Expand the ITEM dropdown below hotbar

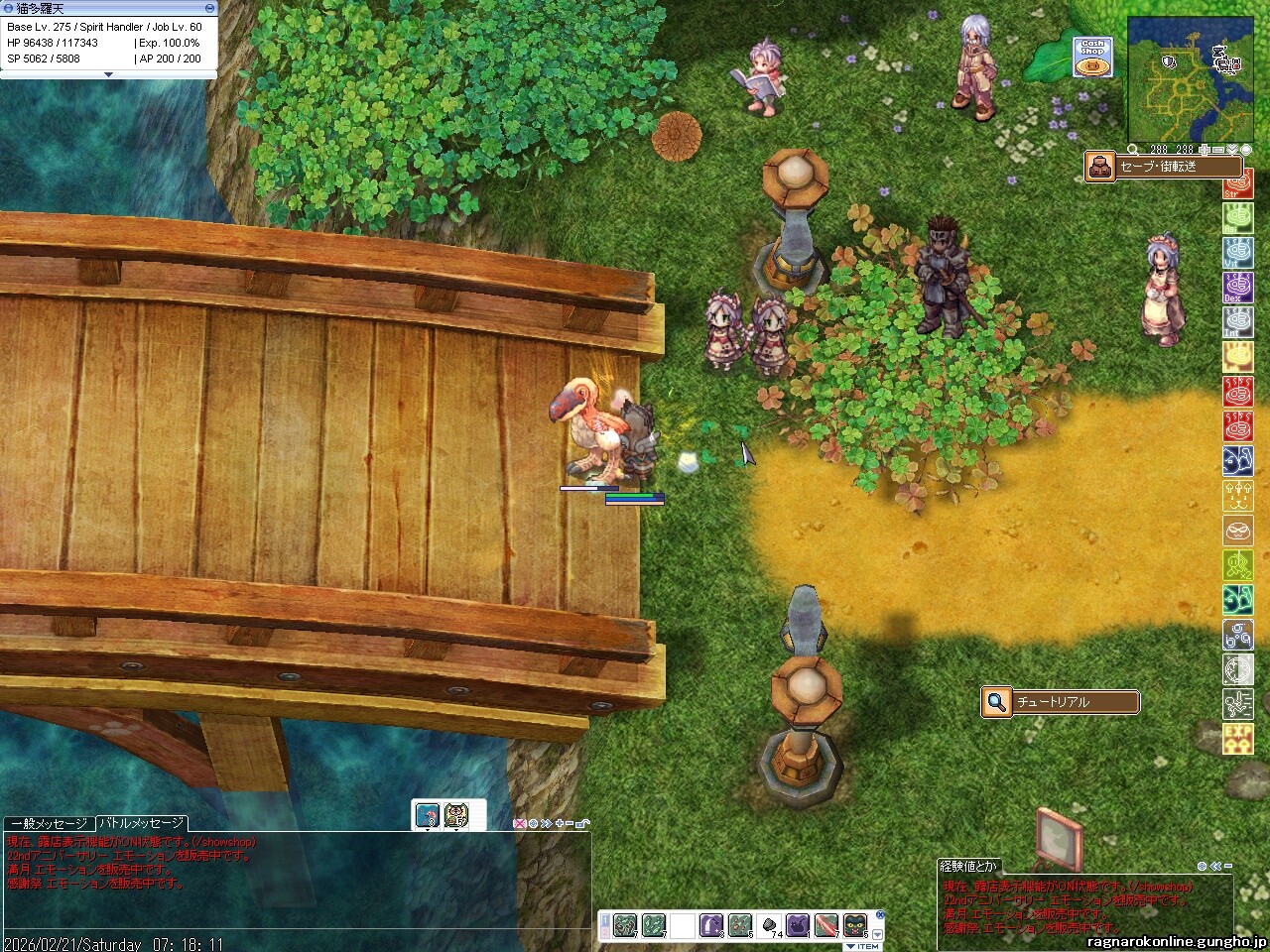(862, 946)
